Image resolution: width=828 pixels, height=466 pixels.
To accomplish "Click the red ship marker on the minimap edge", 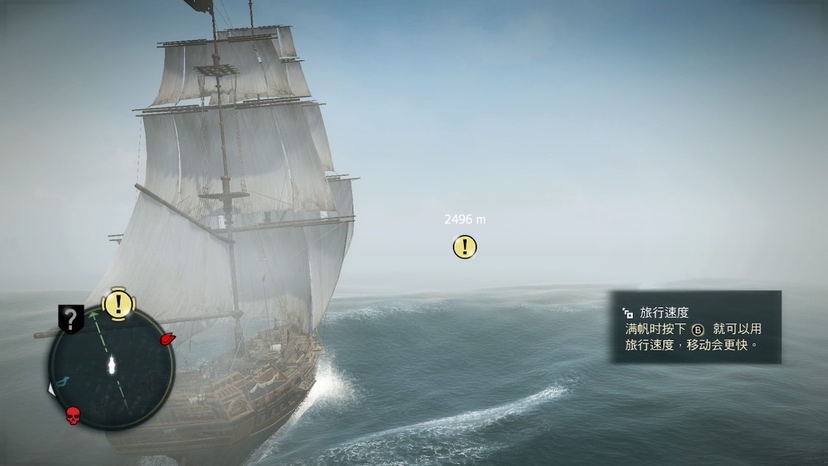I will coord(167,339).
